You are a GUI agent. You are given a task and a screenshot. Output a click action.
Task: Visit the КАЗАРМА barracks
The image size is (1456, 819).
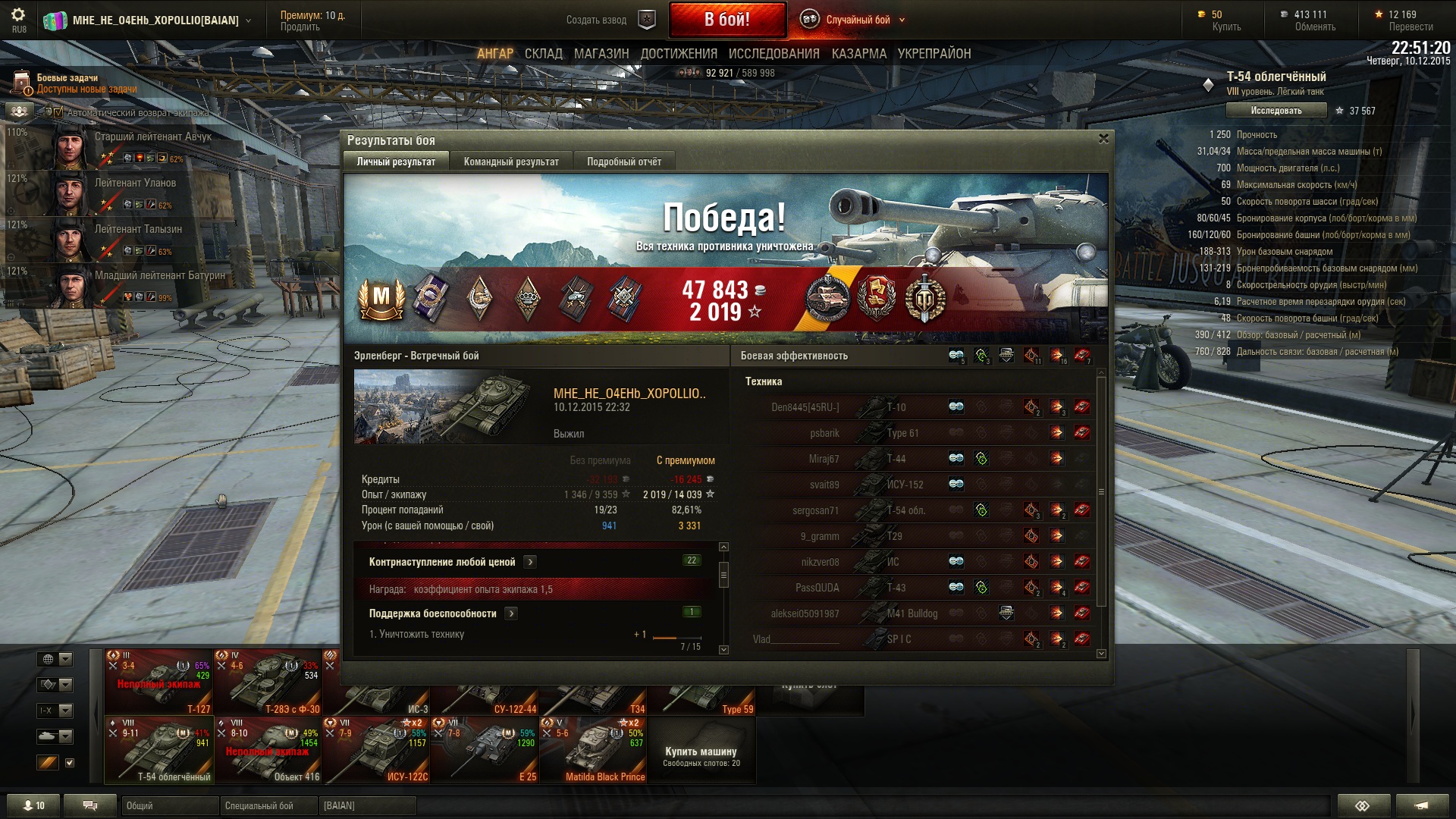[858, 54]
